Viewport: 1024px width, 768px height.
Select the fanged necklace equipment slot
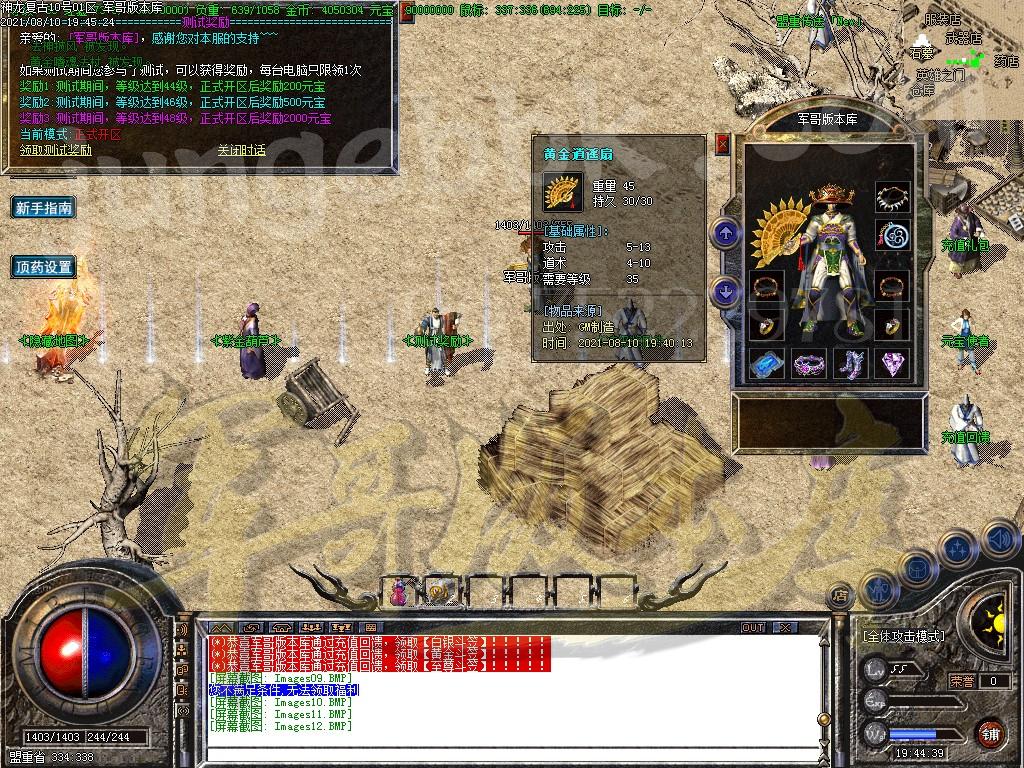pyautogui.click(x=892, y=196)
